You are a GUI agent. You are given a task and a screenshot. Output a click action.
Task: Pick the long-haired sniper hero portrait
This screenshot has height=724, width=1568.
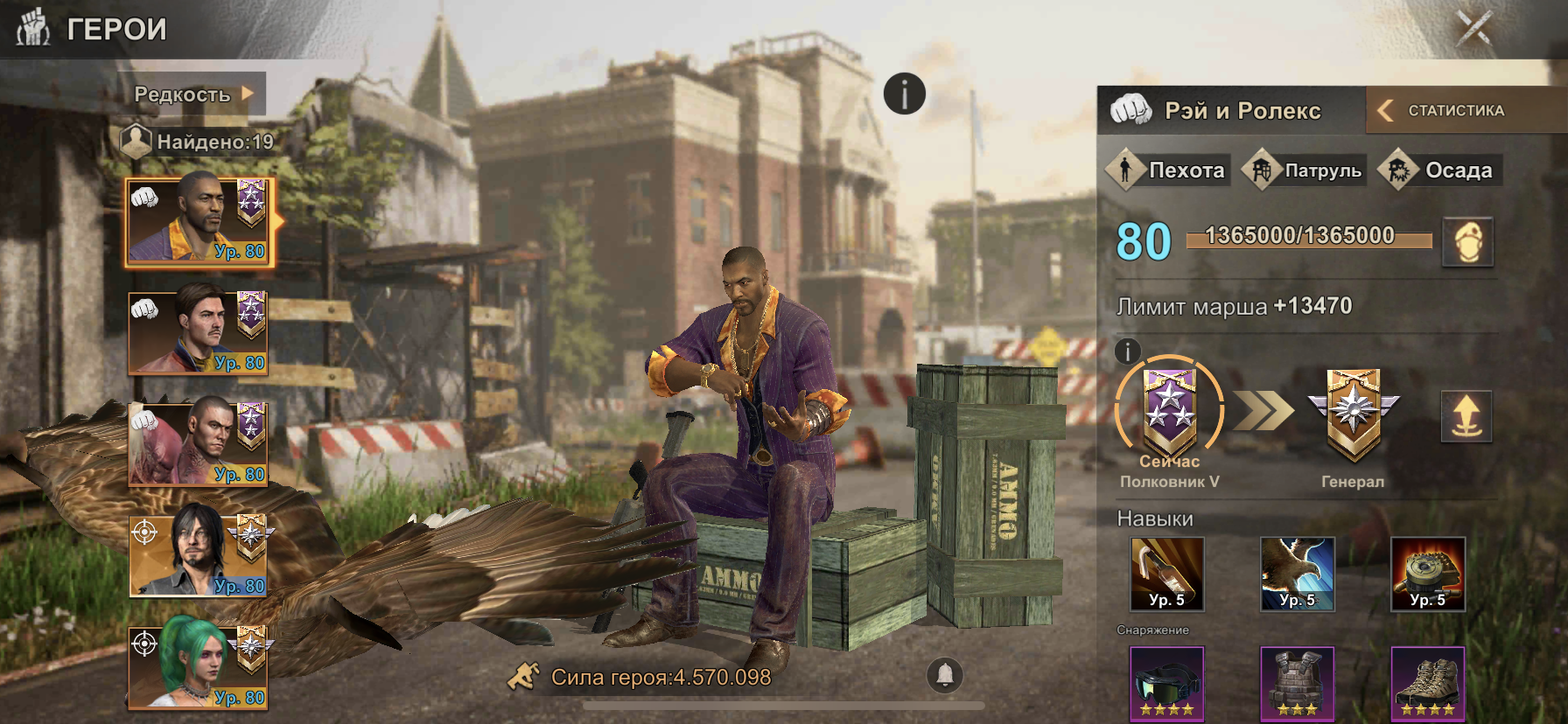click(199, 555)
